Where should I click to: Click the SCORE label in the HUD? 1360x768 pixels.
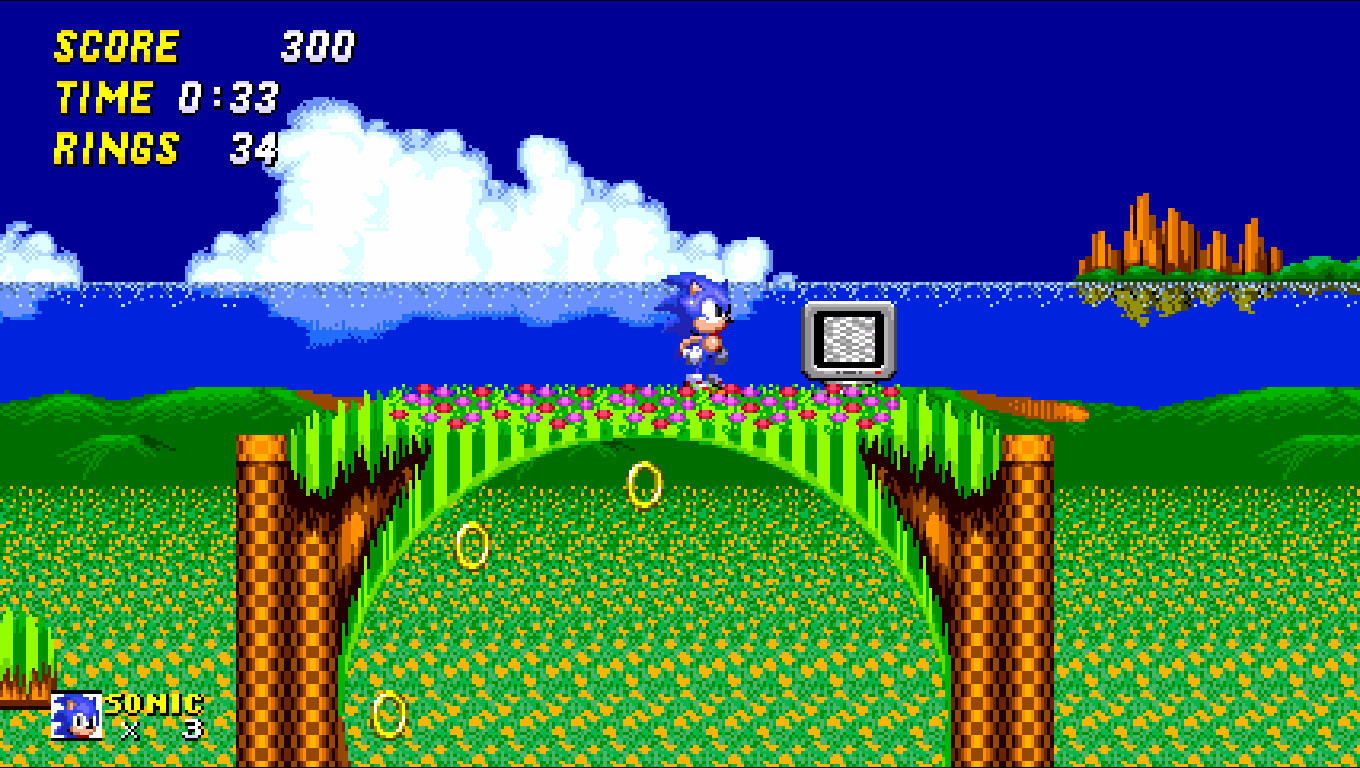(x=115, y=45)
